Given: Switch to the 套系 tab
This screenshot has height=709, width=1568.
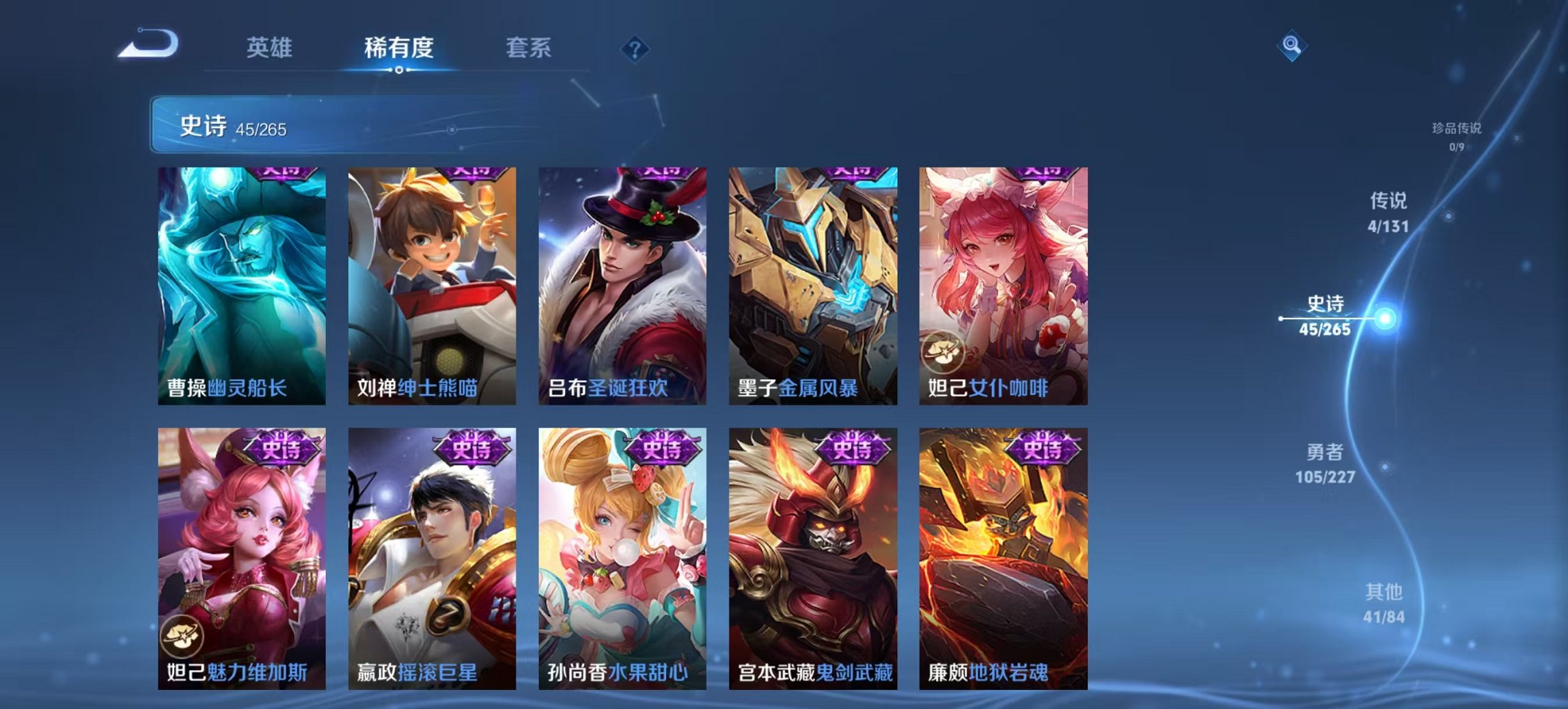Looking at the screenshot, I should tap(529, 48).
